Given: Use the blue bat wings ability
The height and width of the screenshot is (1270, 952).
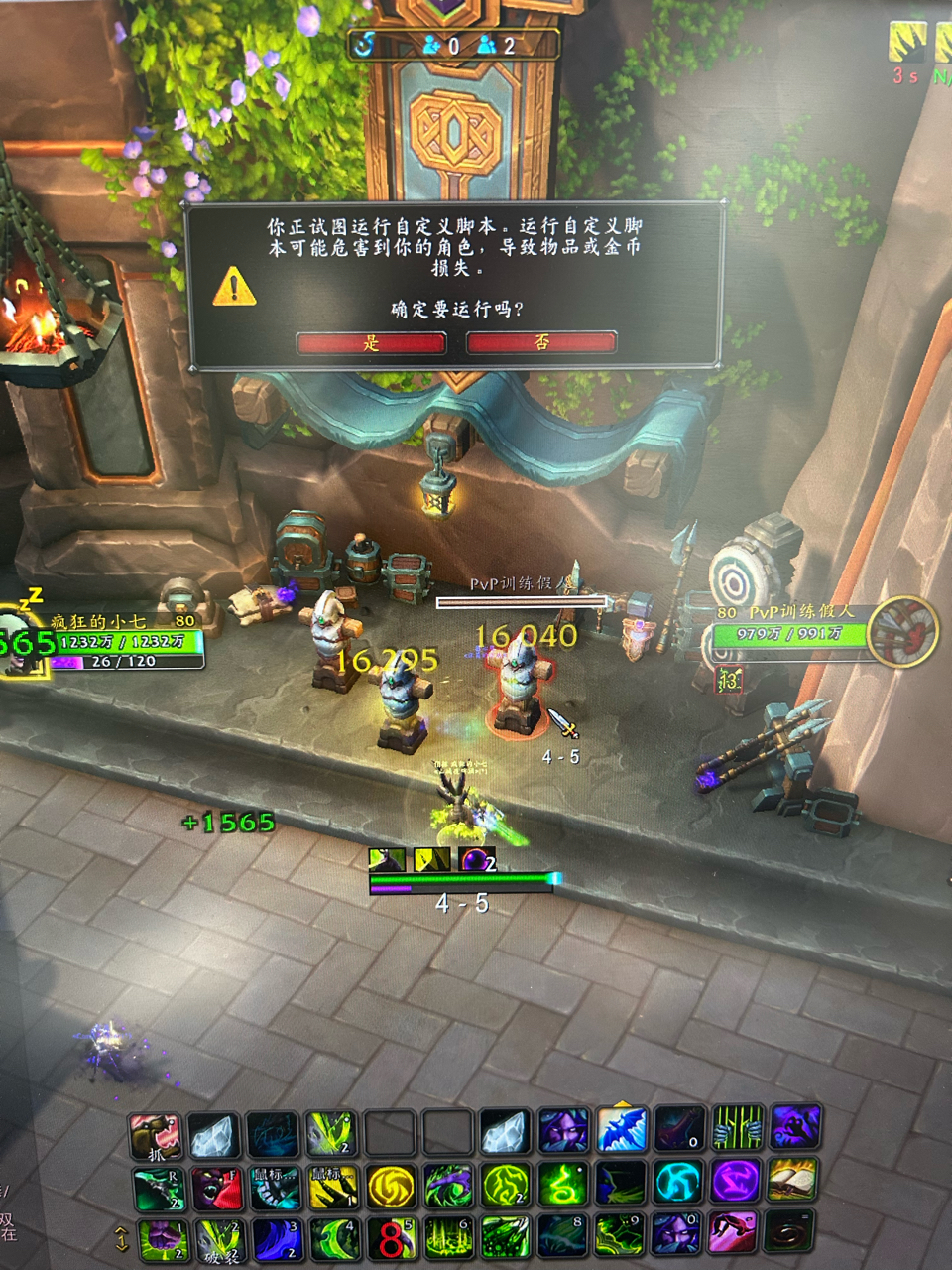Looking at the screenshot, I should [x=622, y=1130].
